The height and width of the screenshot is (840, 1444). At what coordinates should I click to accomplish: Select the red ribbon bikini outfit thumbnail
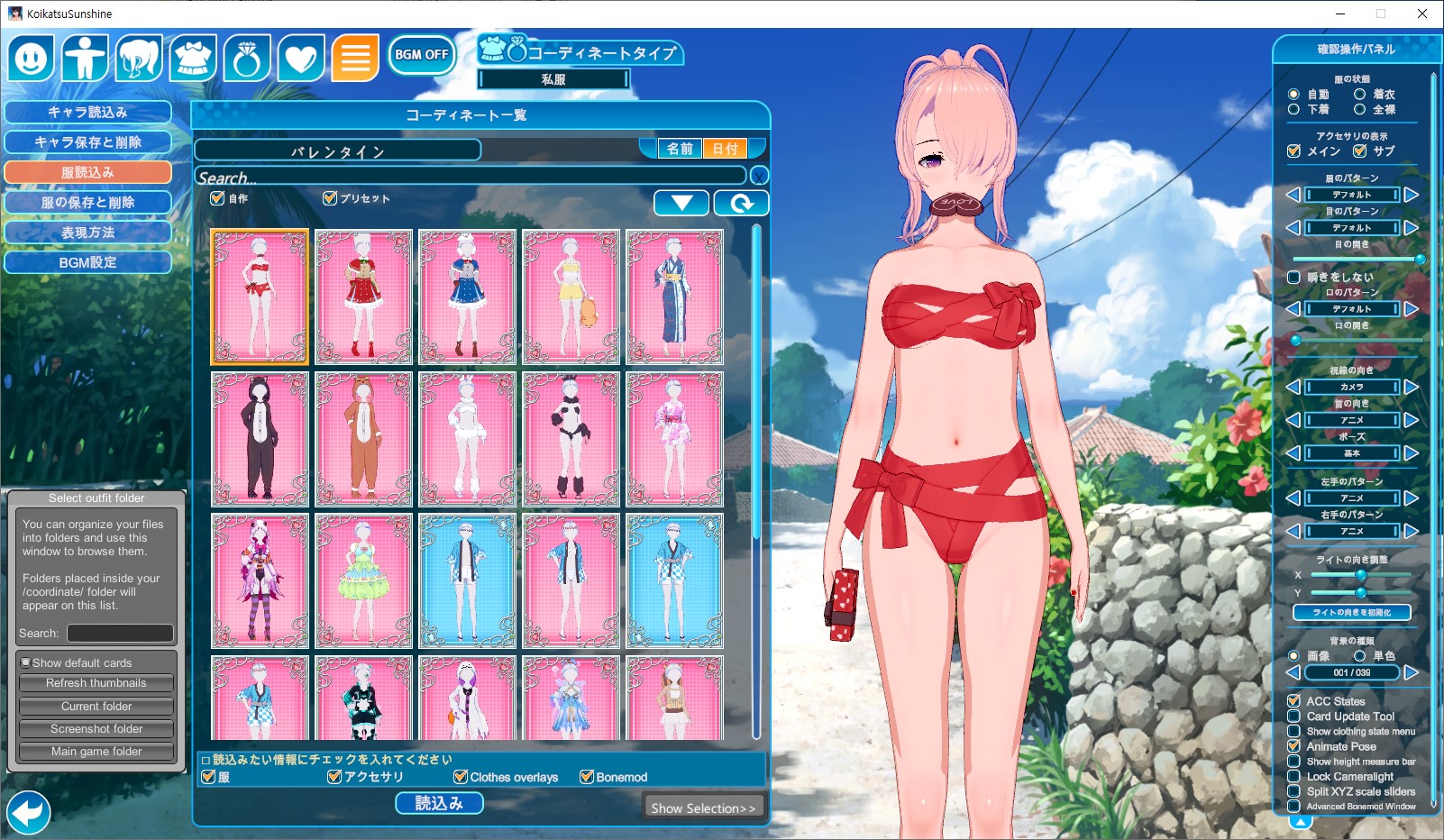point(260,297)
